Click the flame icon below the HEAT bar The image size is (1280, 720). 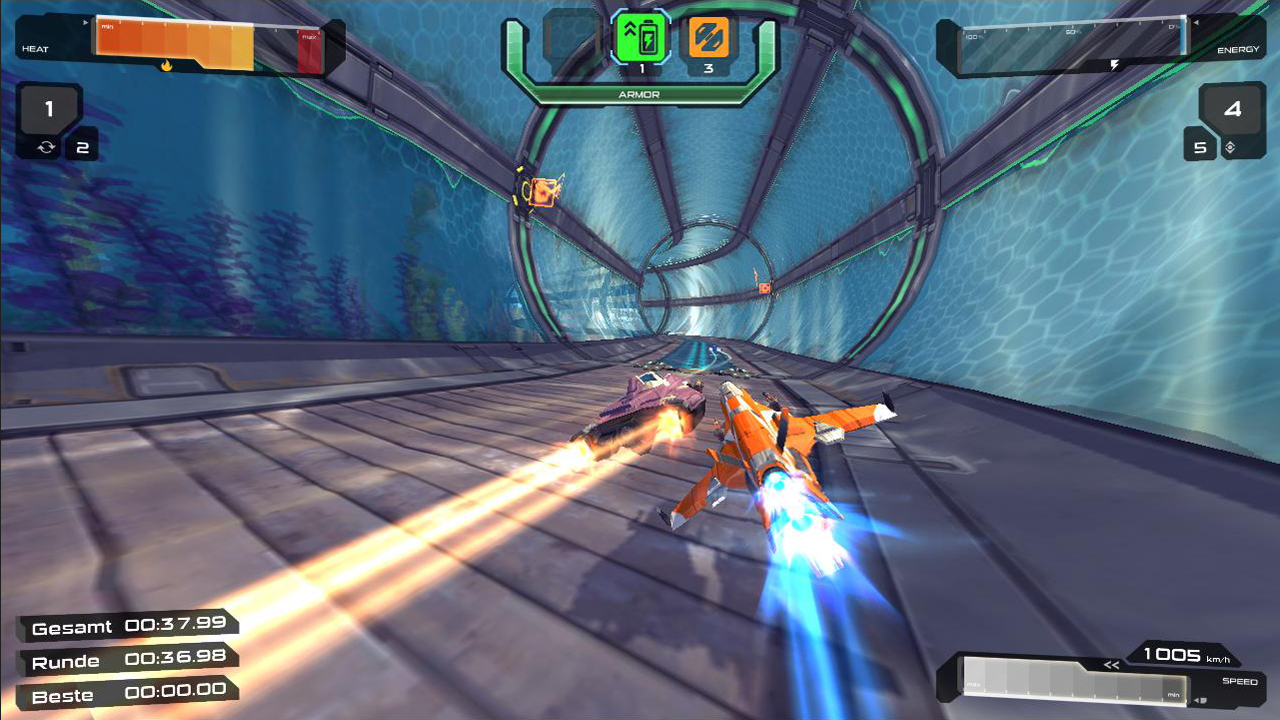166,65
